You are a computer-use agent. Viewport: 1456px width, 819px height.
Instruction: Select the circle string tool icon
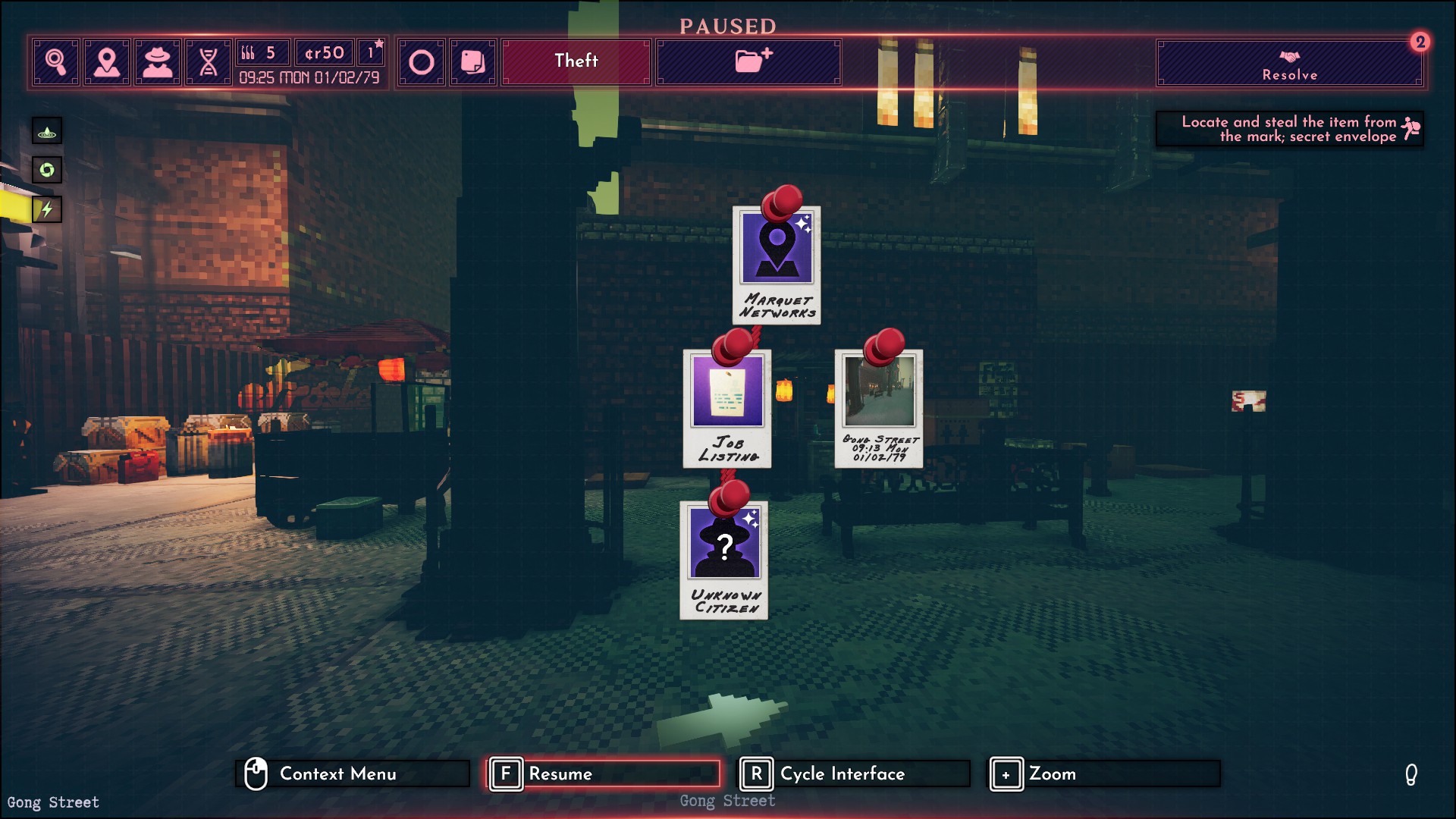point(423,61)
